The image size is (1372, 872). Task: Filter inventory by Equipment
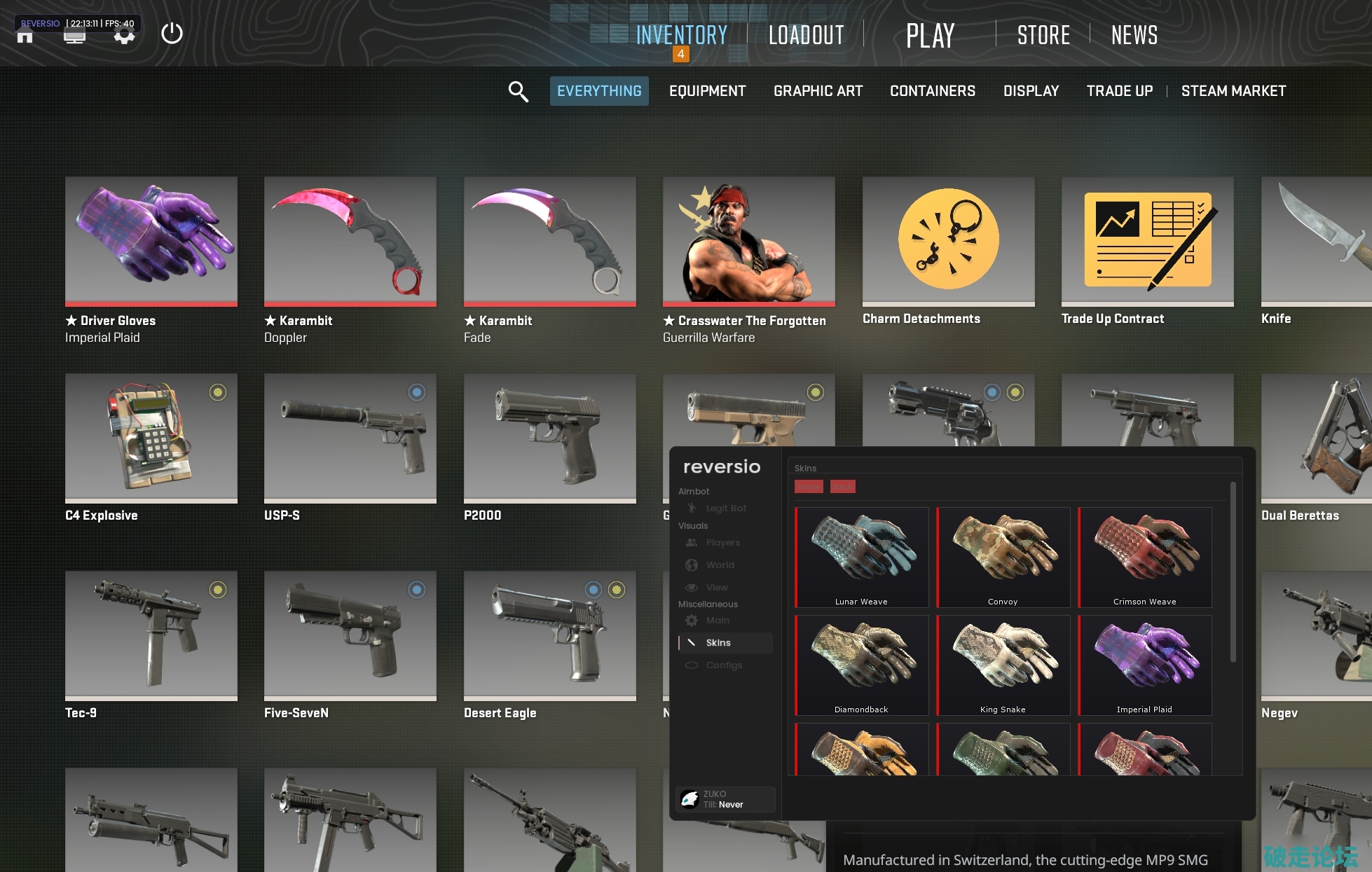pyautogui.click(x=707, y=91)
